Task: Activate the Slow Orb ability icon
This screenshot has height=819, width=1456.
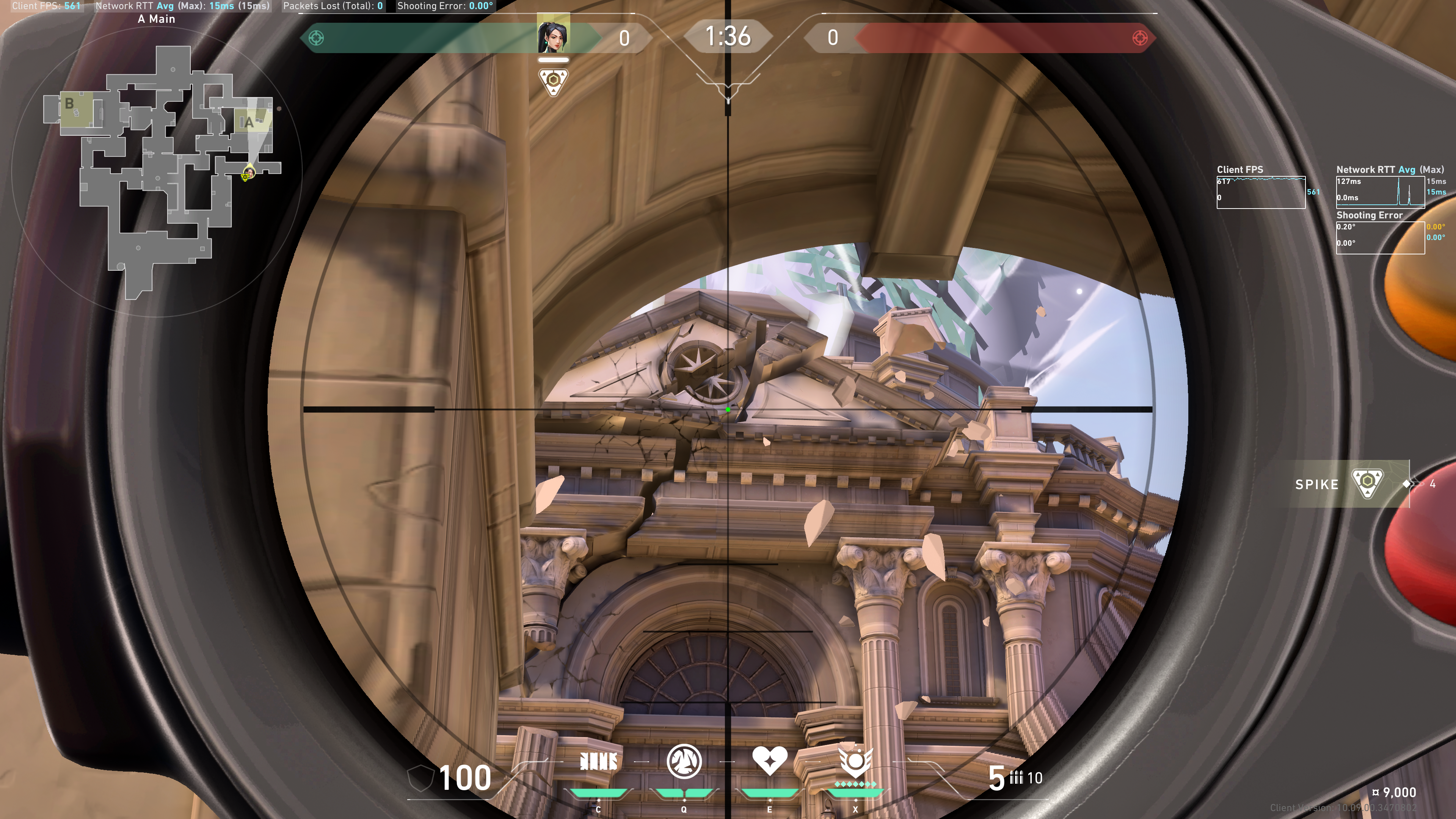Action: 684,762
